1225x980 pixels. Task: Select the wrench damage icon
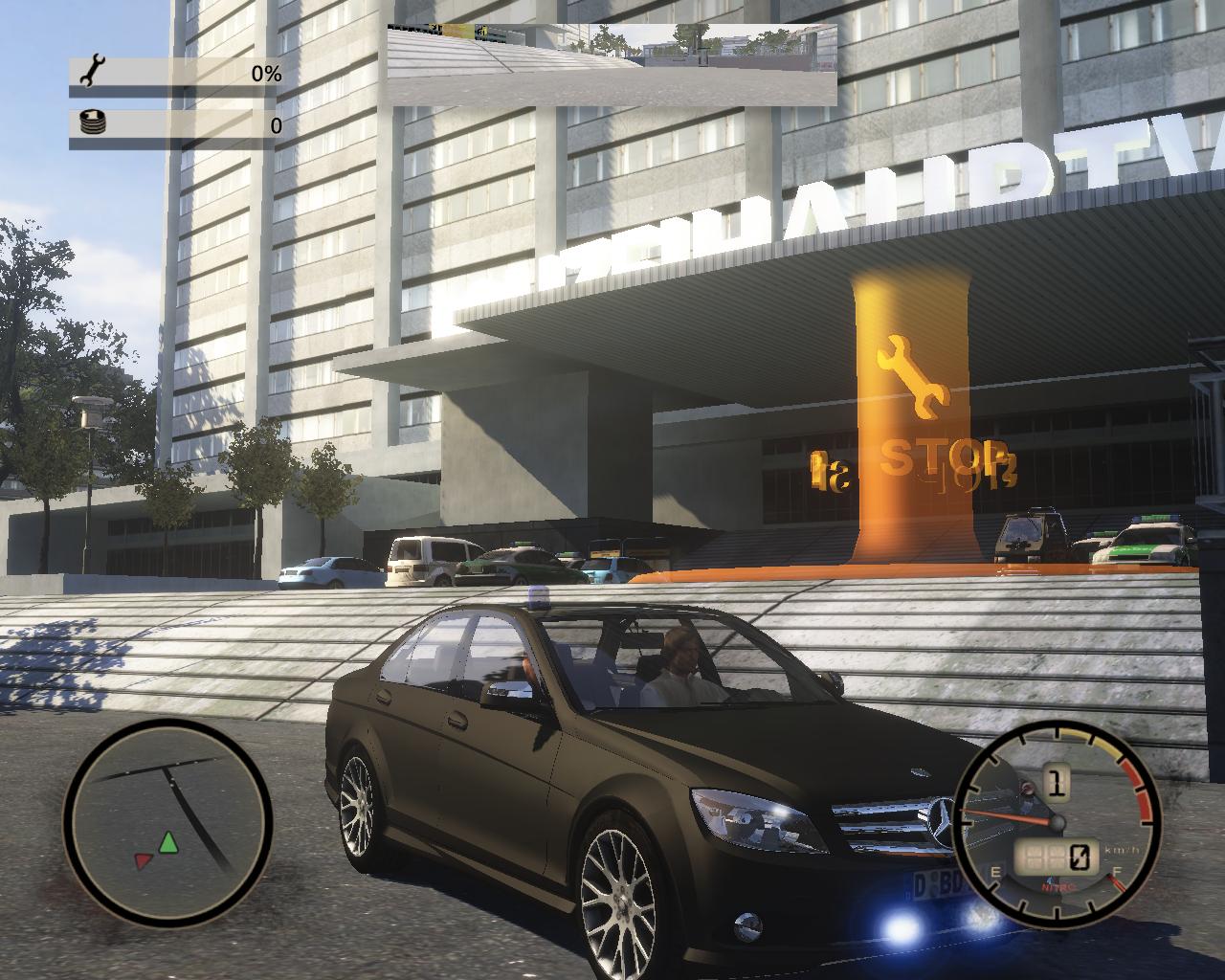click(x=93, y=72)
